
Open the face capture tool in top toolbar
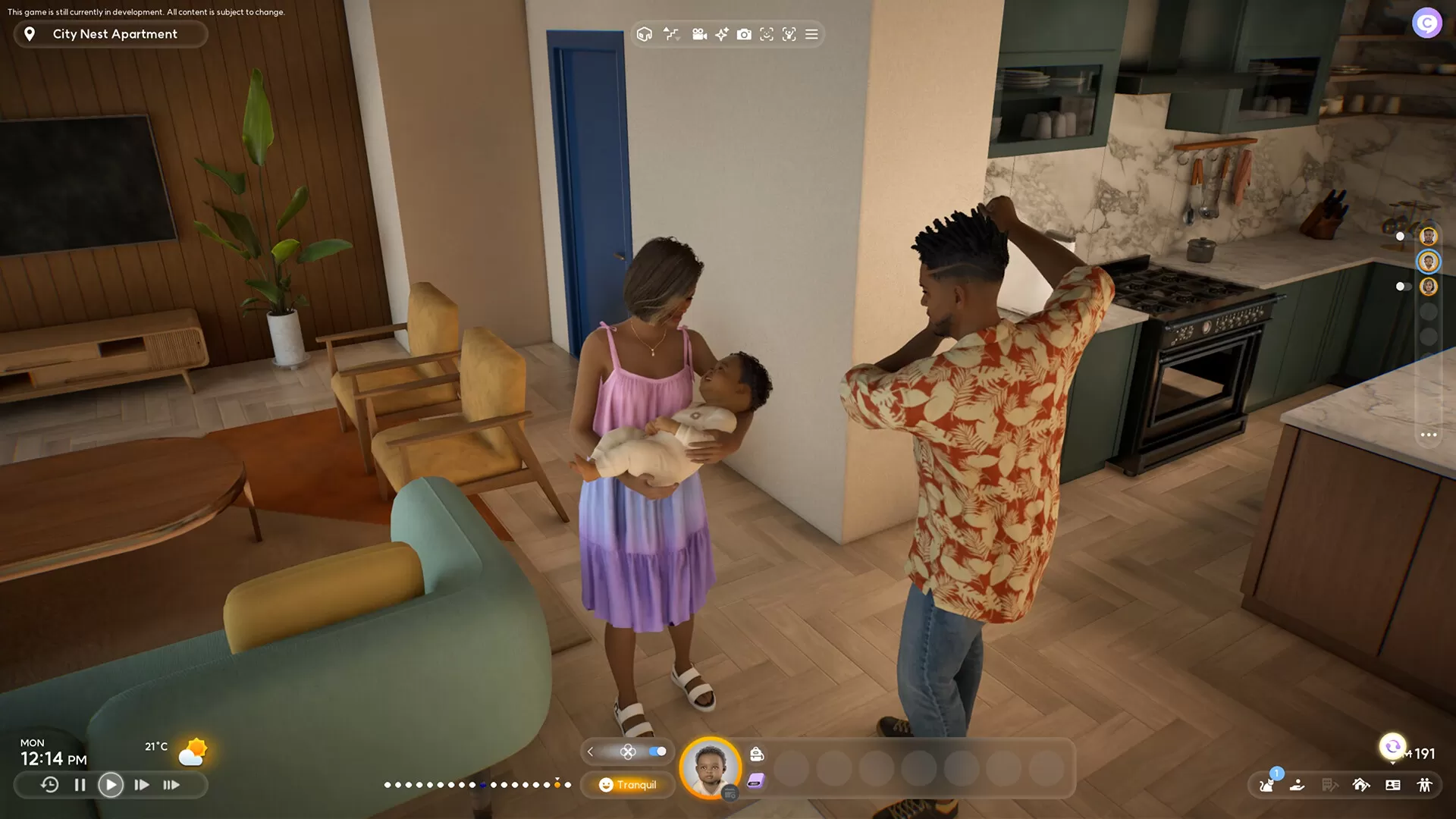[x=767, y=34]
